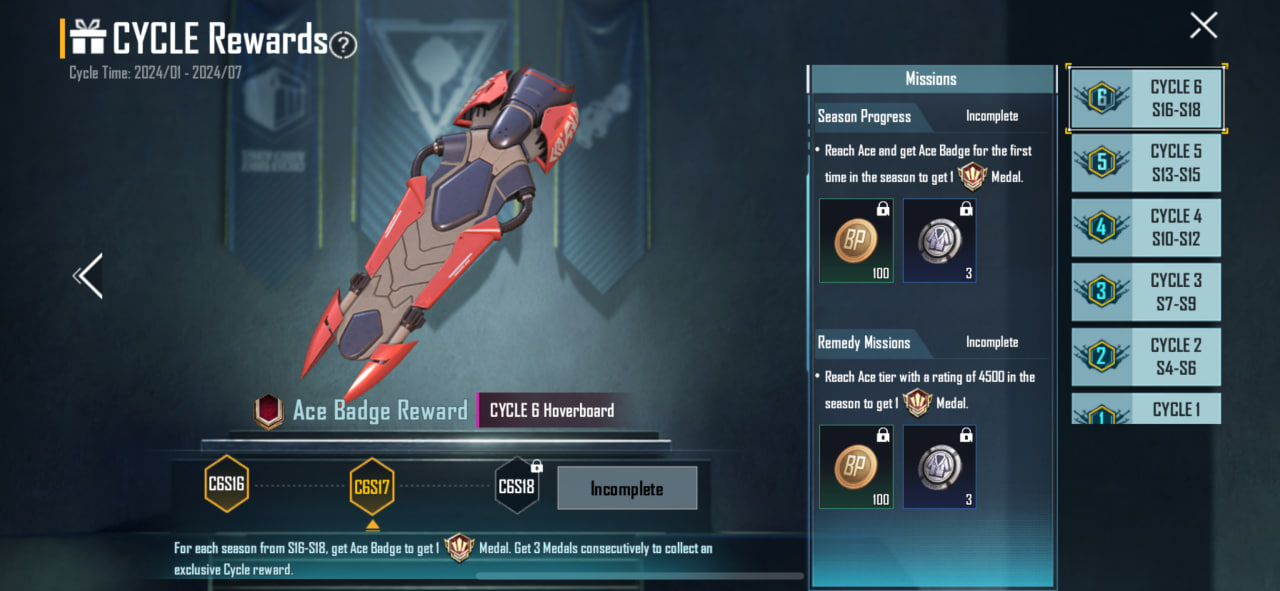Inspect Remedy Missions silver coin reward
Image resolution: width=1280 pixels, height=591 pixels.
tap(939, 467)
